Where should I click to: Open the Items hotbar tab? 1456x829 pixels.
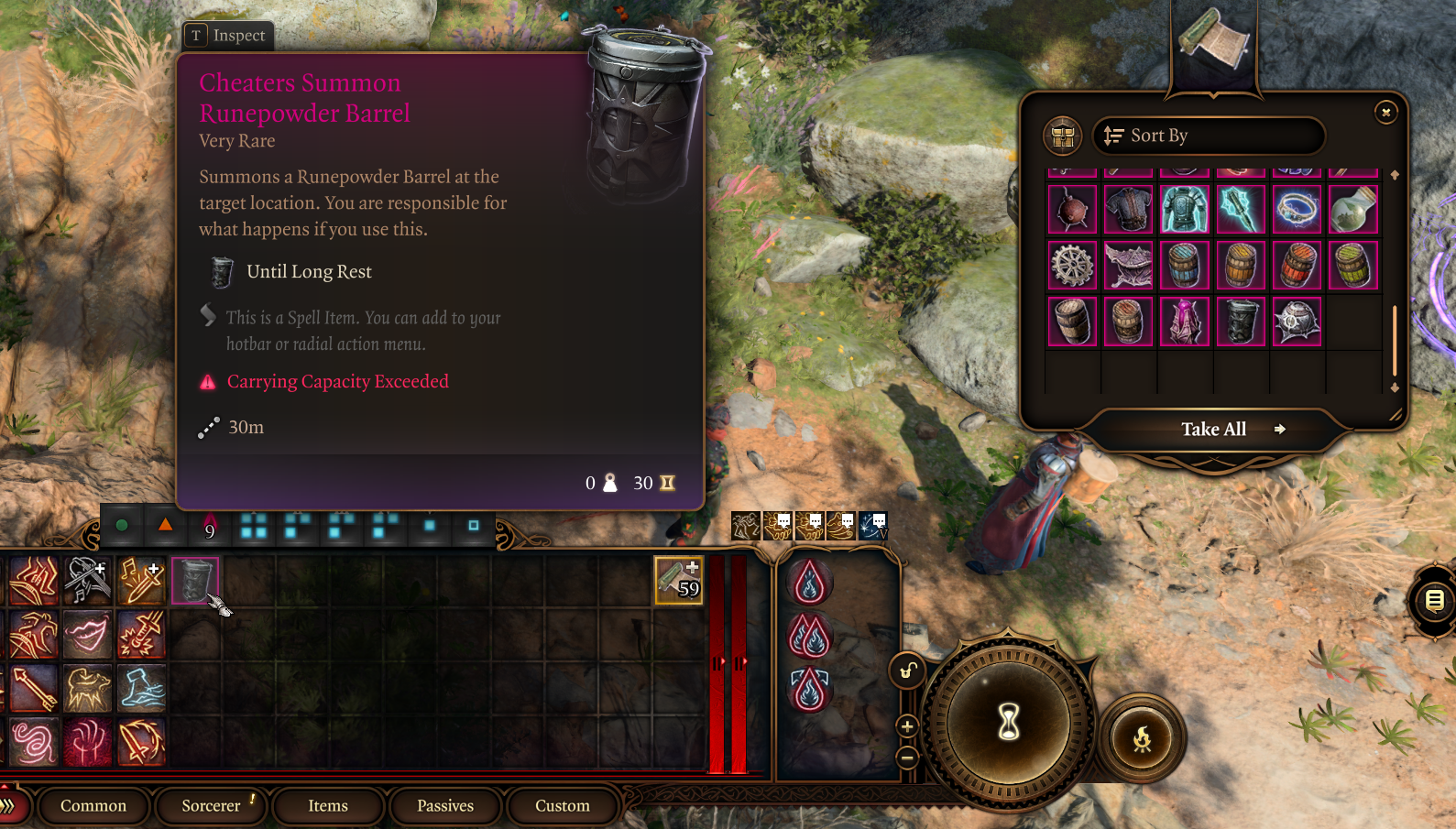(327, 806)
